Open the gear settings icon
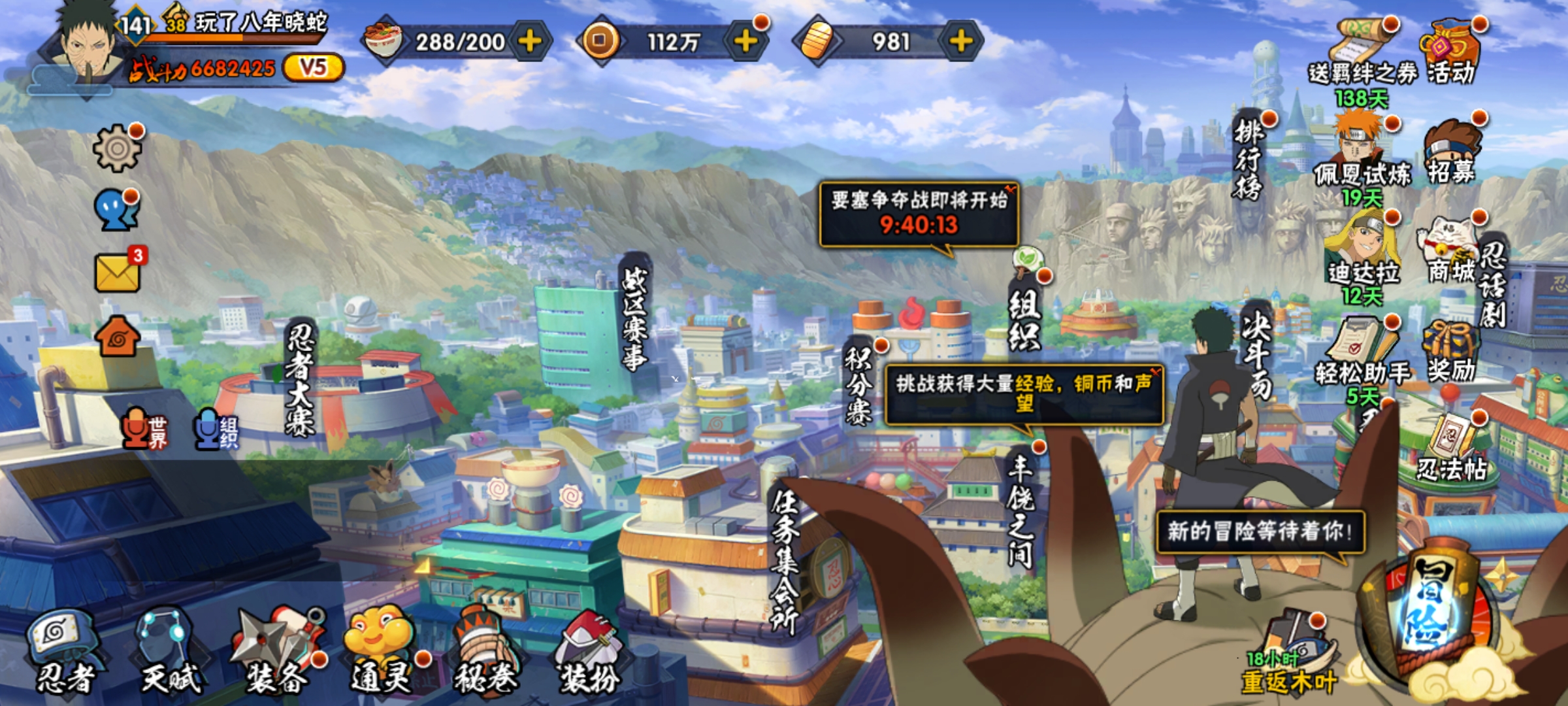The height and width of the screenshot is (706, 1568). pos(117,148)
